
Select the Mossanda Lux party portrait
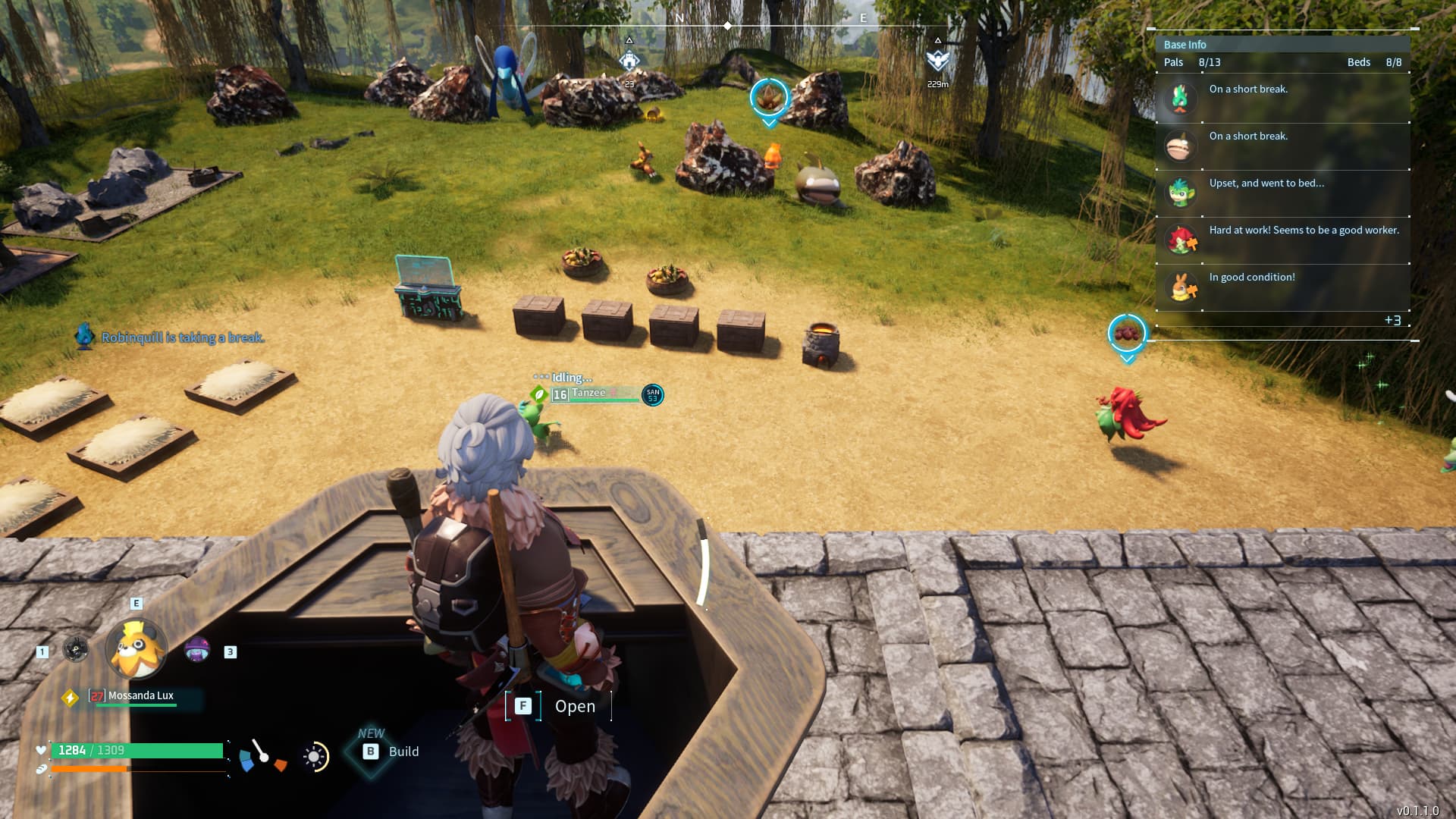[136, 650]
